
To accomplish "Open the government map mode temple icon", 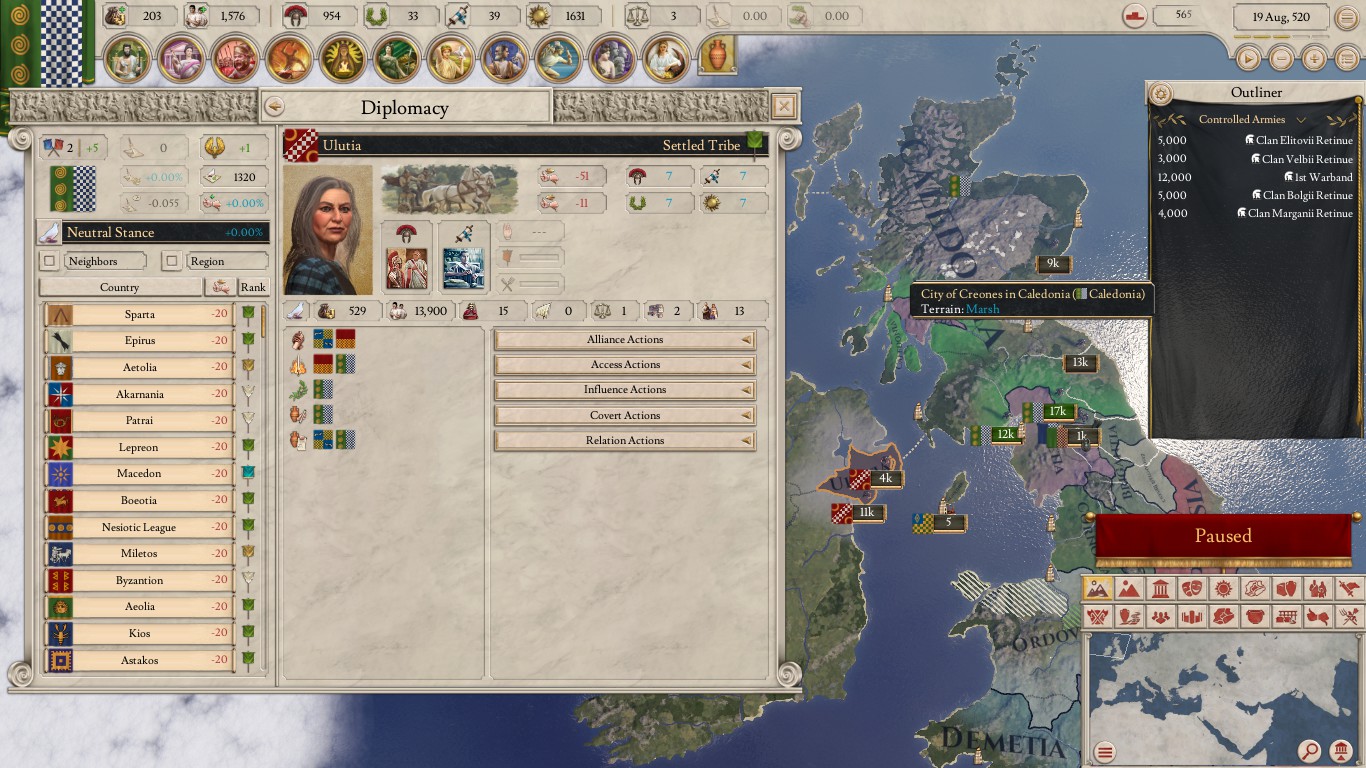I will [x=1160, y=589].
